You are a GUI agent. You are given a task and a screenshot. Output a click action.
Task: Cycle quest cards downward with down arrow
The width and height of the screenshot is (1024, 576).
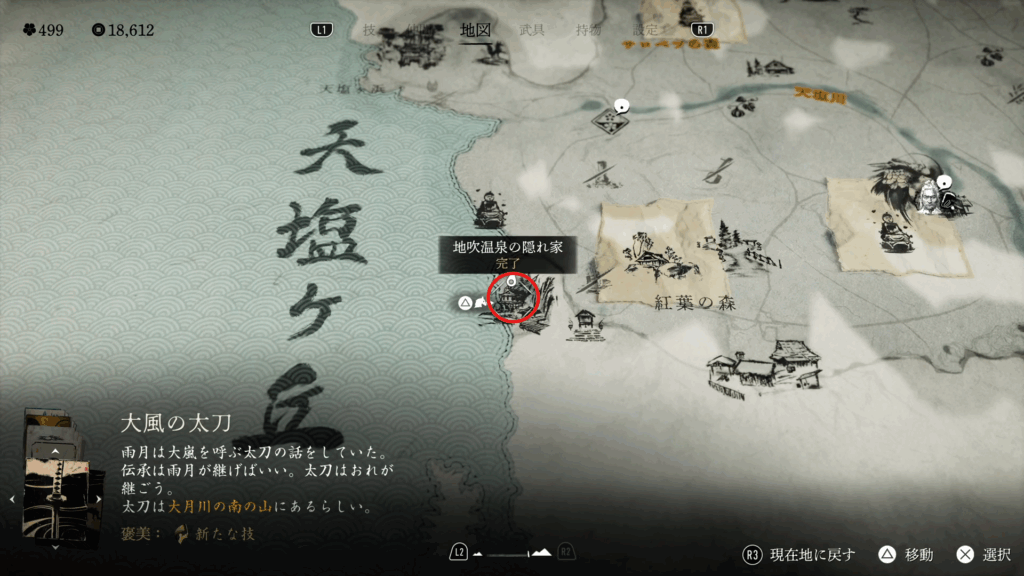coord(55,545)
